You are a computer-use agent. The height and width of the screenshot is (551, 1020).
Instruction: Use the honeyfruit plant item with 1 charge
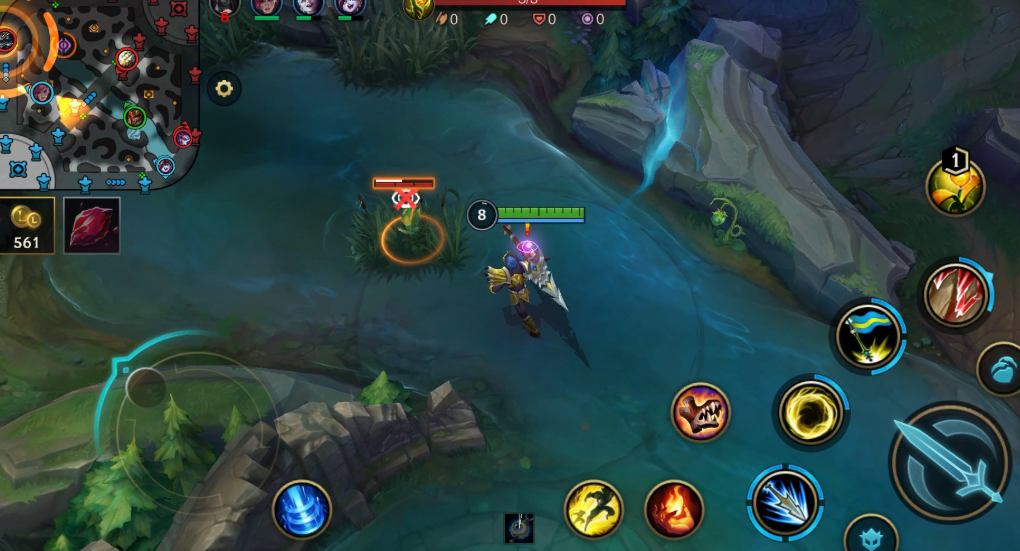click(x=955, y=185)
